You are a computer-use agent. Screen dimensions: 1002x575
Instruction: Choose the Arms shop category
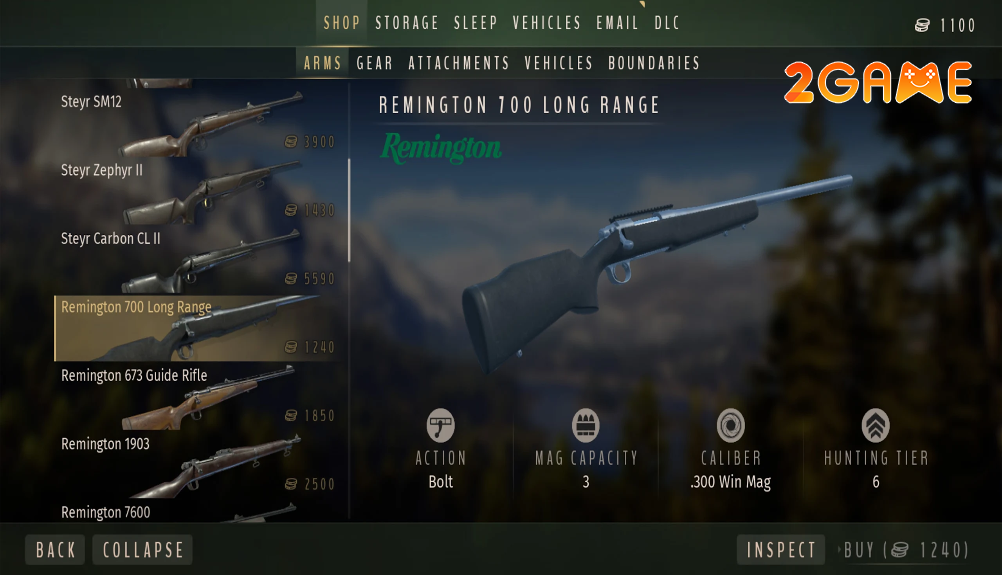[x=323, y=63]
